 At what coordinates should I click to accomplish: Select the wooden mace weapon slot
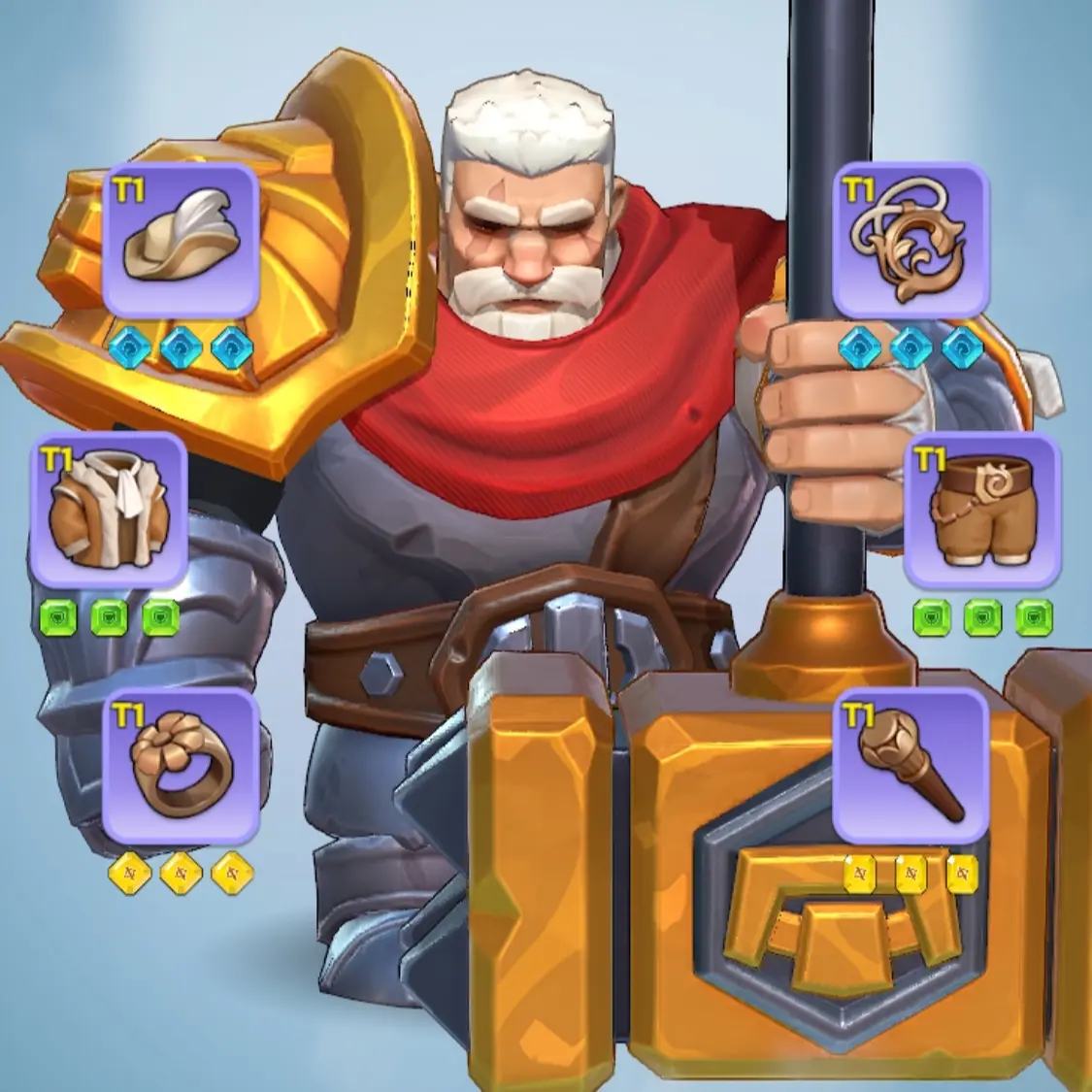[910, 767]
